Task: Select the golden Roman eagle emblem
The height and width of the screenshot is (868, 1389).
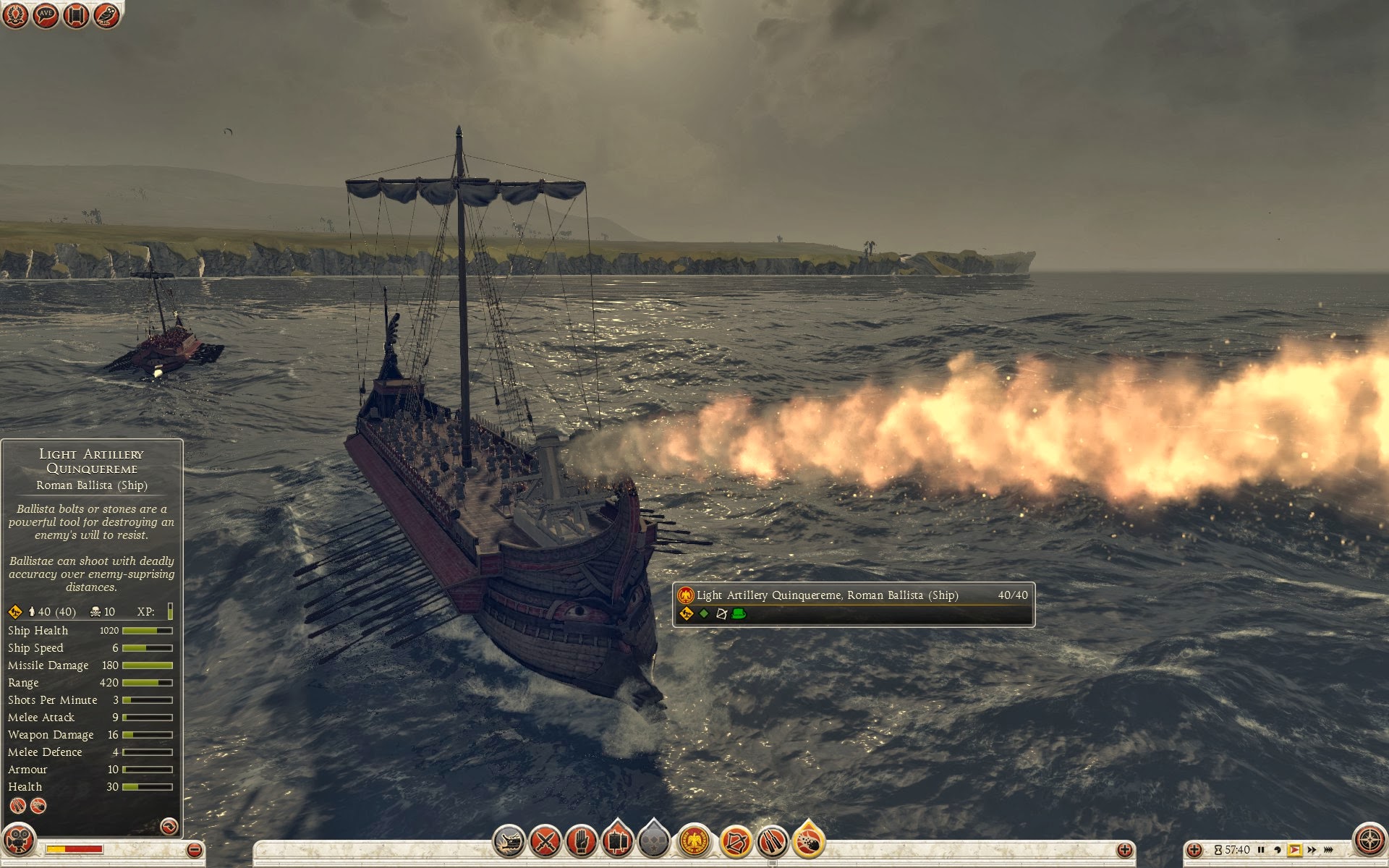Action: pos(694,841)
